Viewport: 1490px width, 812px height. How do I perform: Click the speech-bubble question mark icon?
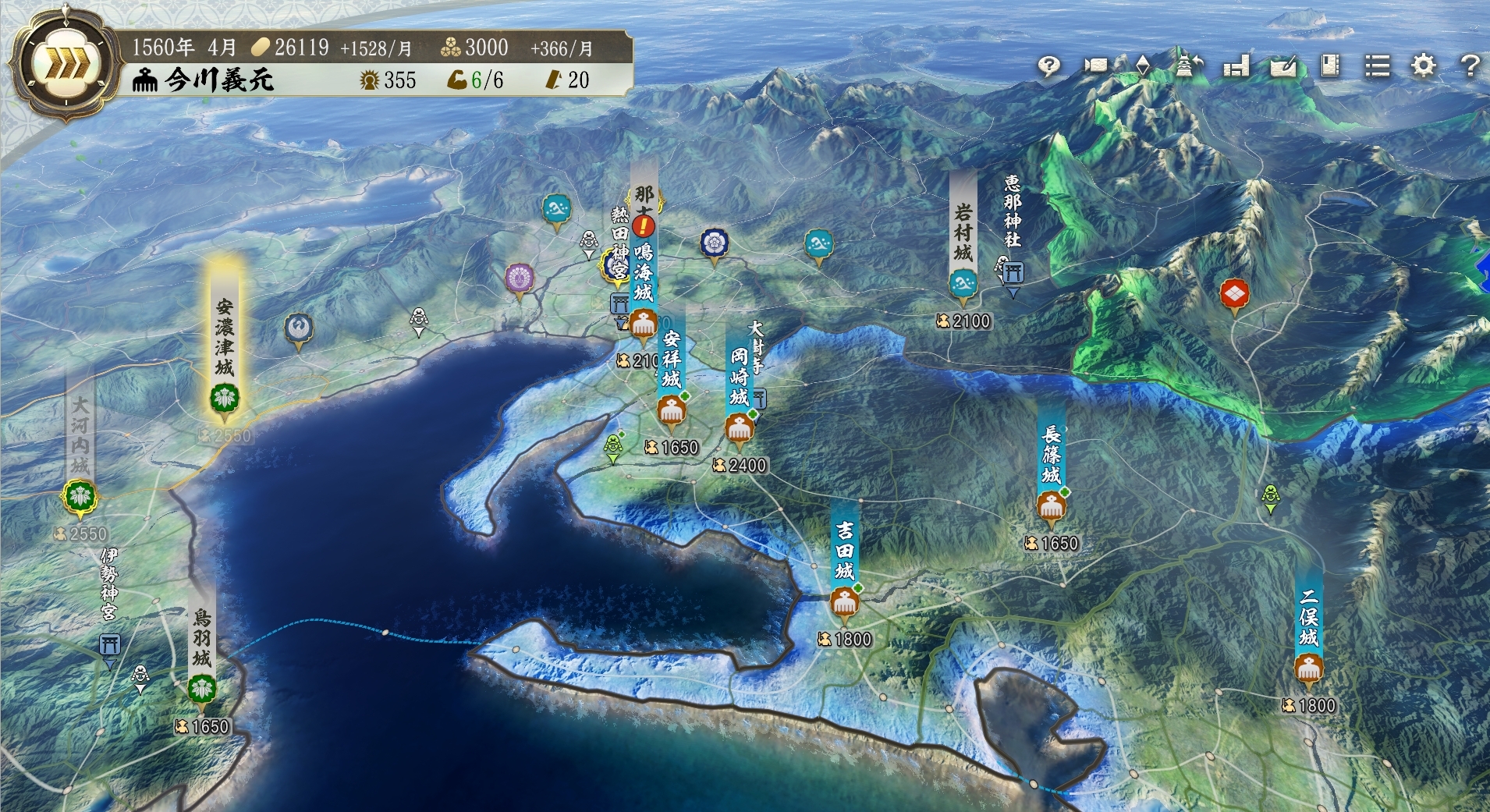[x=1049, y=66]
